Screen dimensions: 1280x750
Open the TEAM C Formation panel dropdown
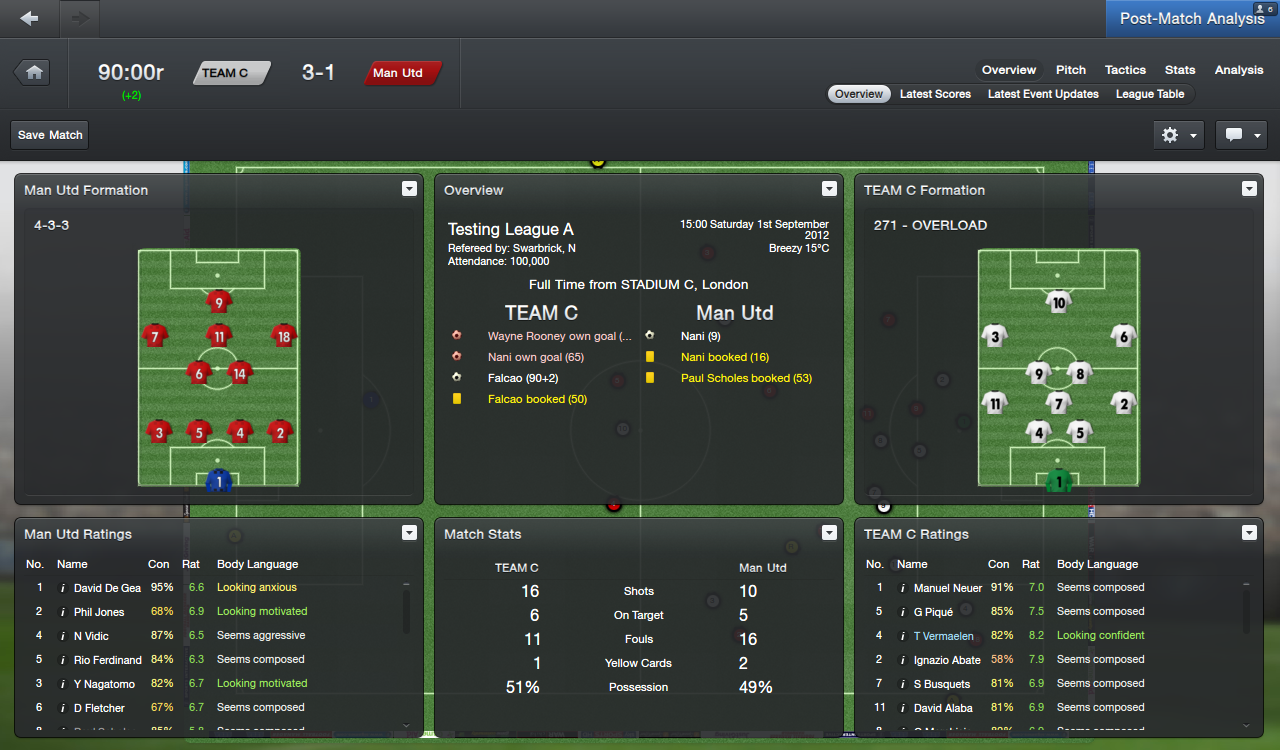point(1249,188)
